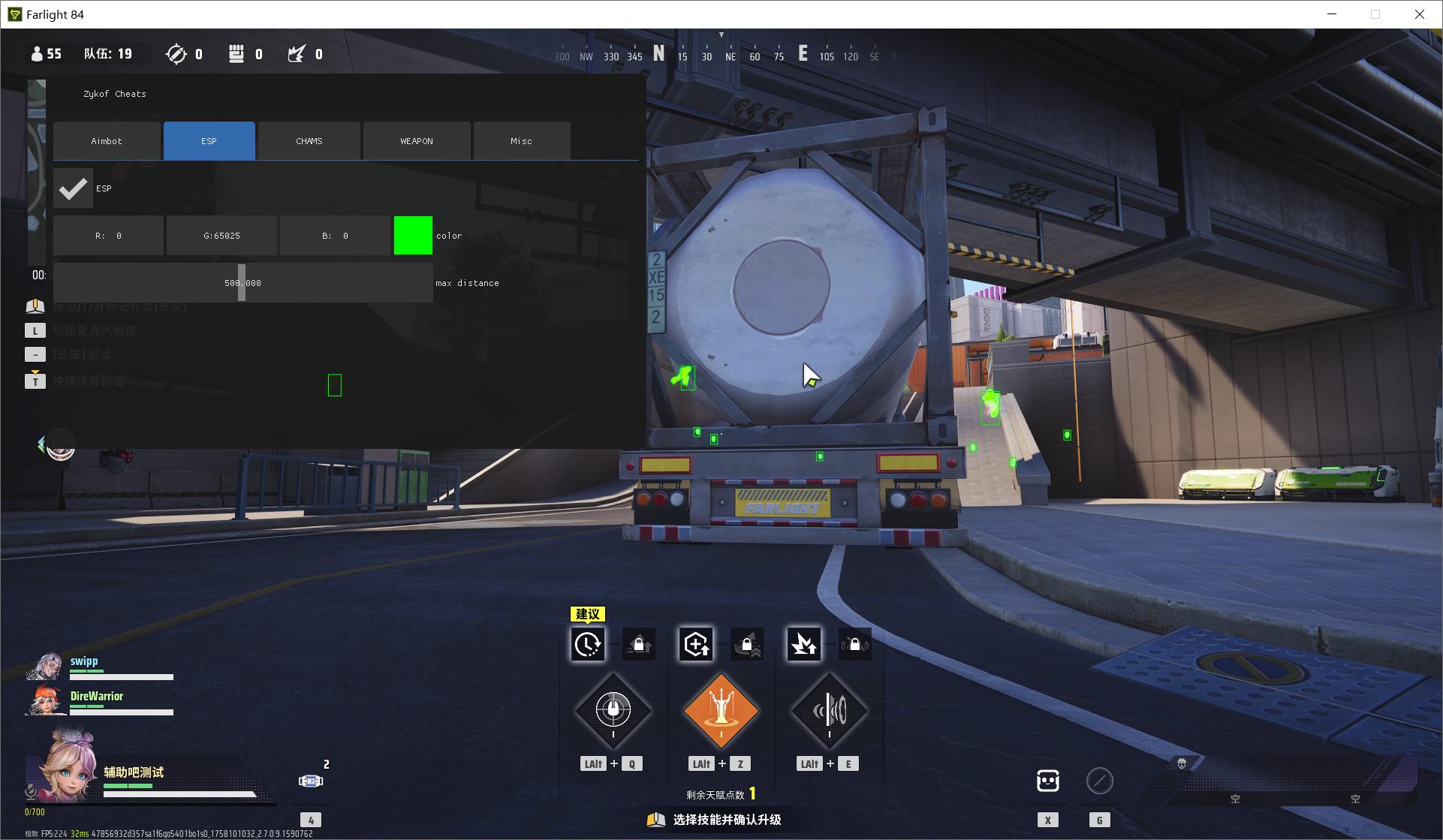Click the B color value field
Viewport: 1443px width, 840px height.
tap(335, 236)
